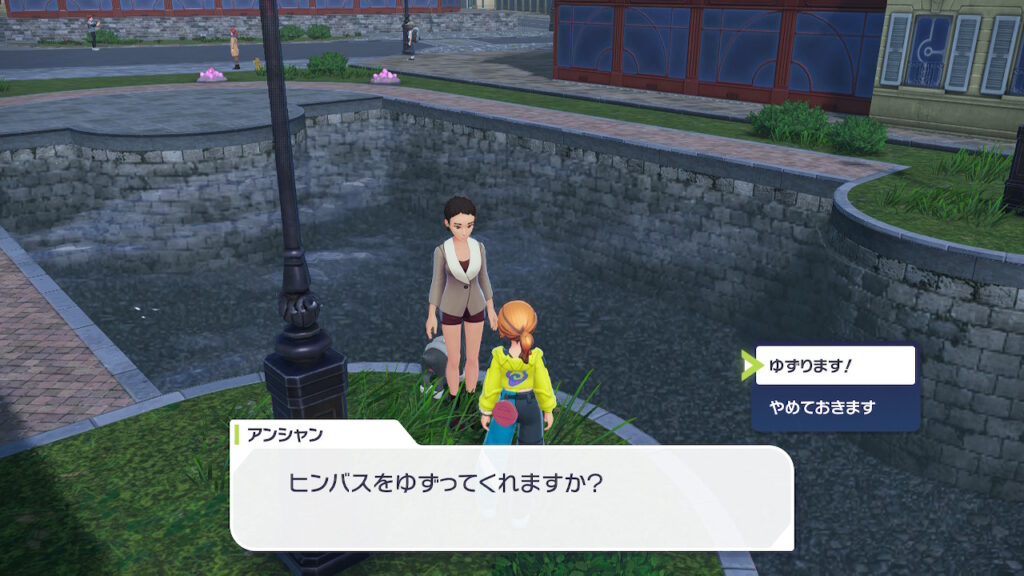Select the やめておきます decline option

pos(835,408)
